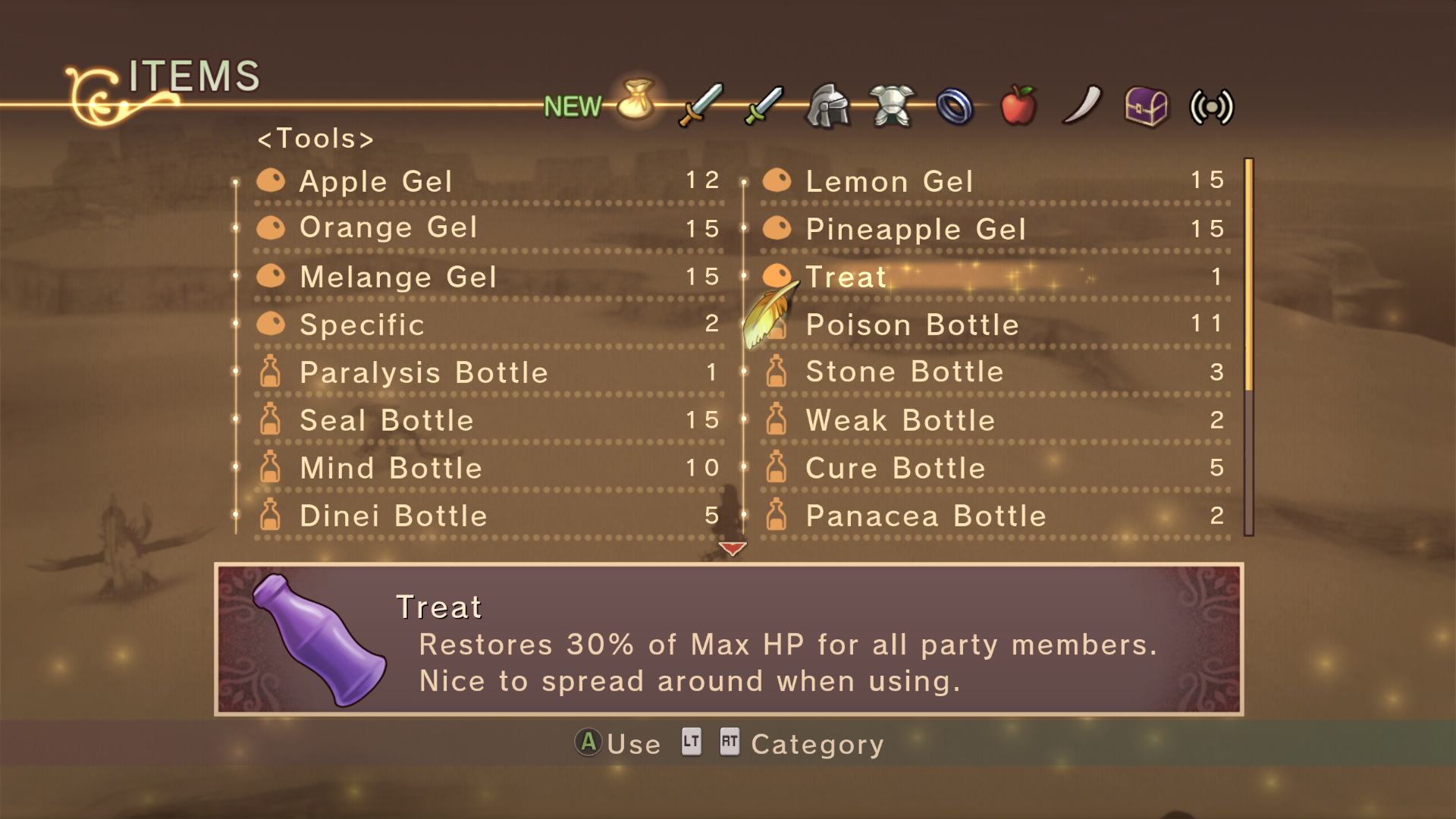Select the Paralysis Bottle
The width and height of the screenshot is (1456, 819).
423,372
